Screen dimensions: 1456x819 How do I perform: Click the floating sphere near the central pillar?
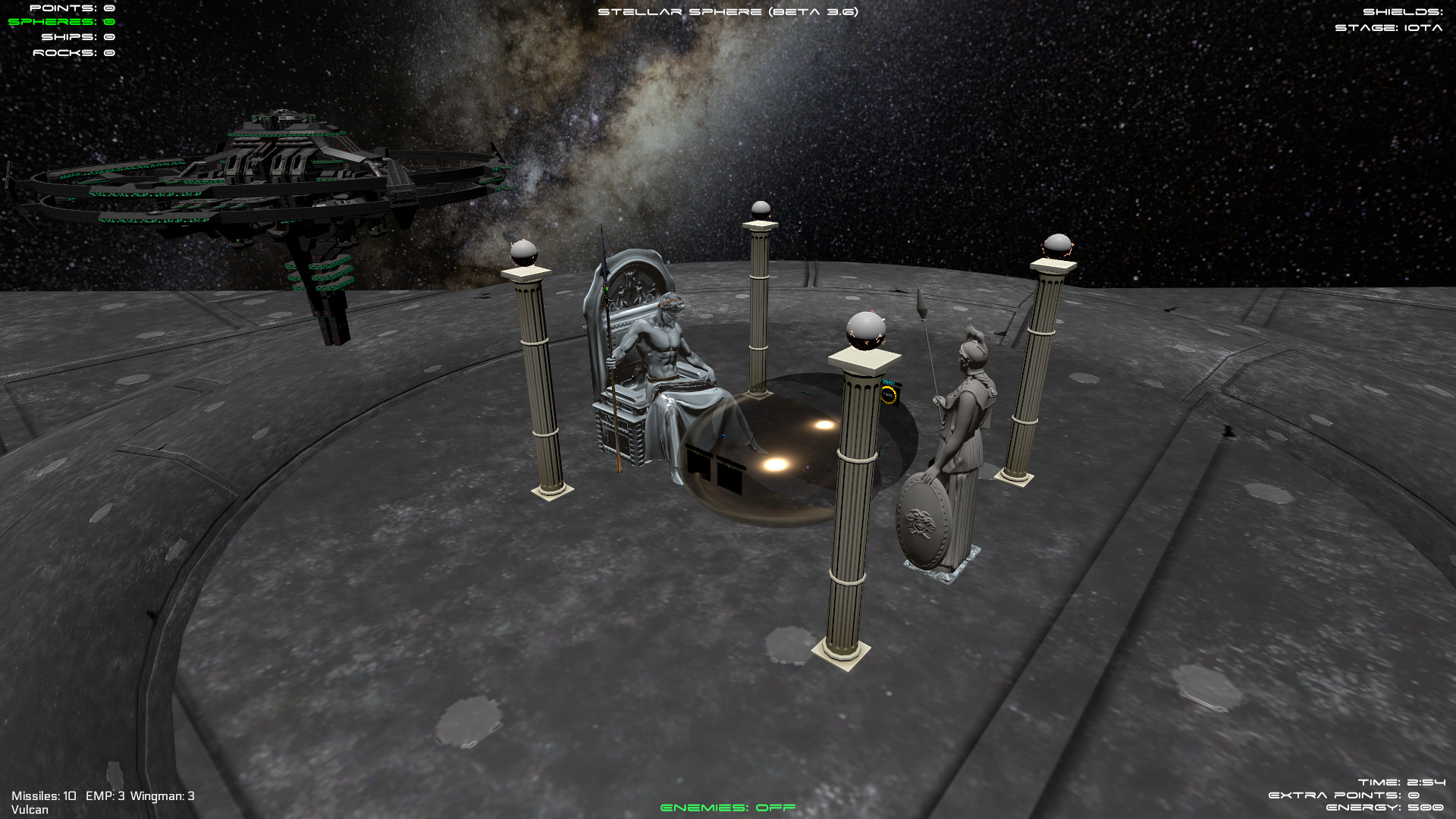(864, 330)
